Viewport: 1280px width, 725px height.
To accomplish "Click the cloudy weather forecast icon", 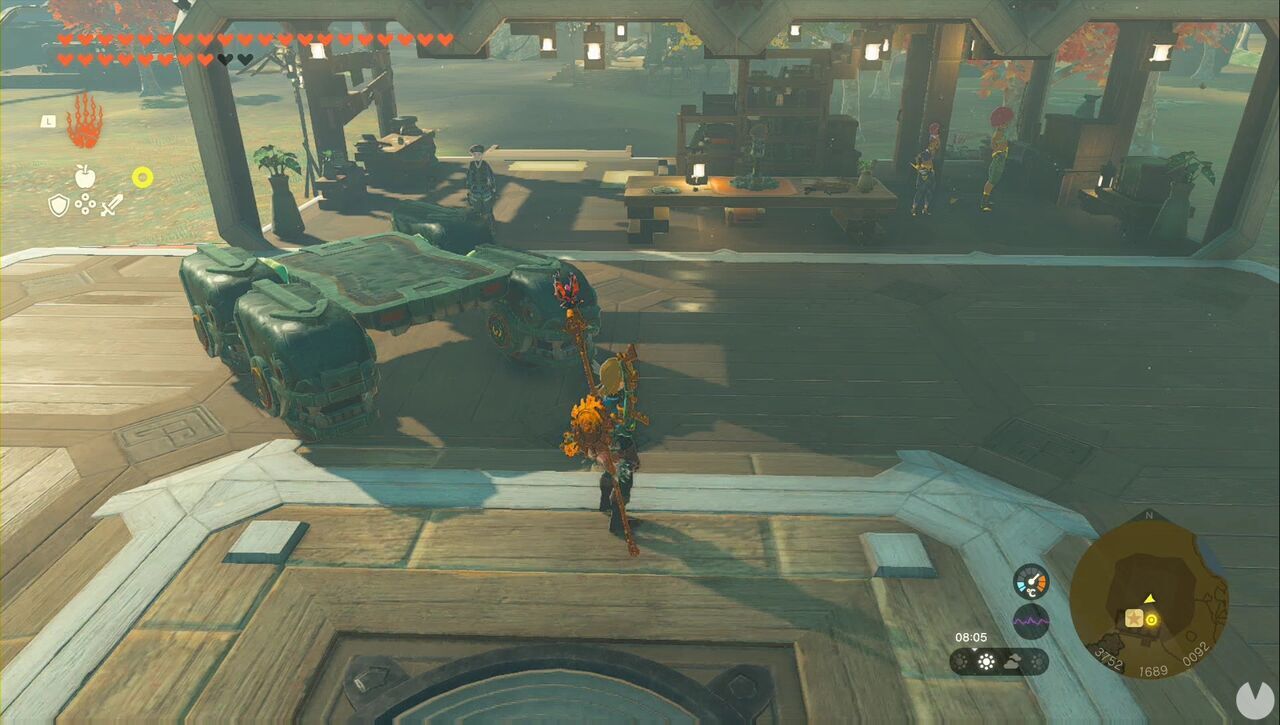I will coord(1012,661).
